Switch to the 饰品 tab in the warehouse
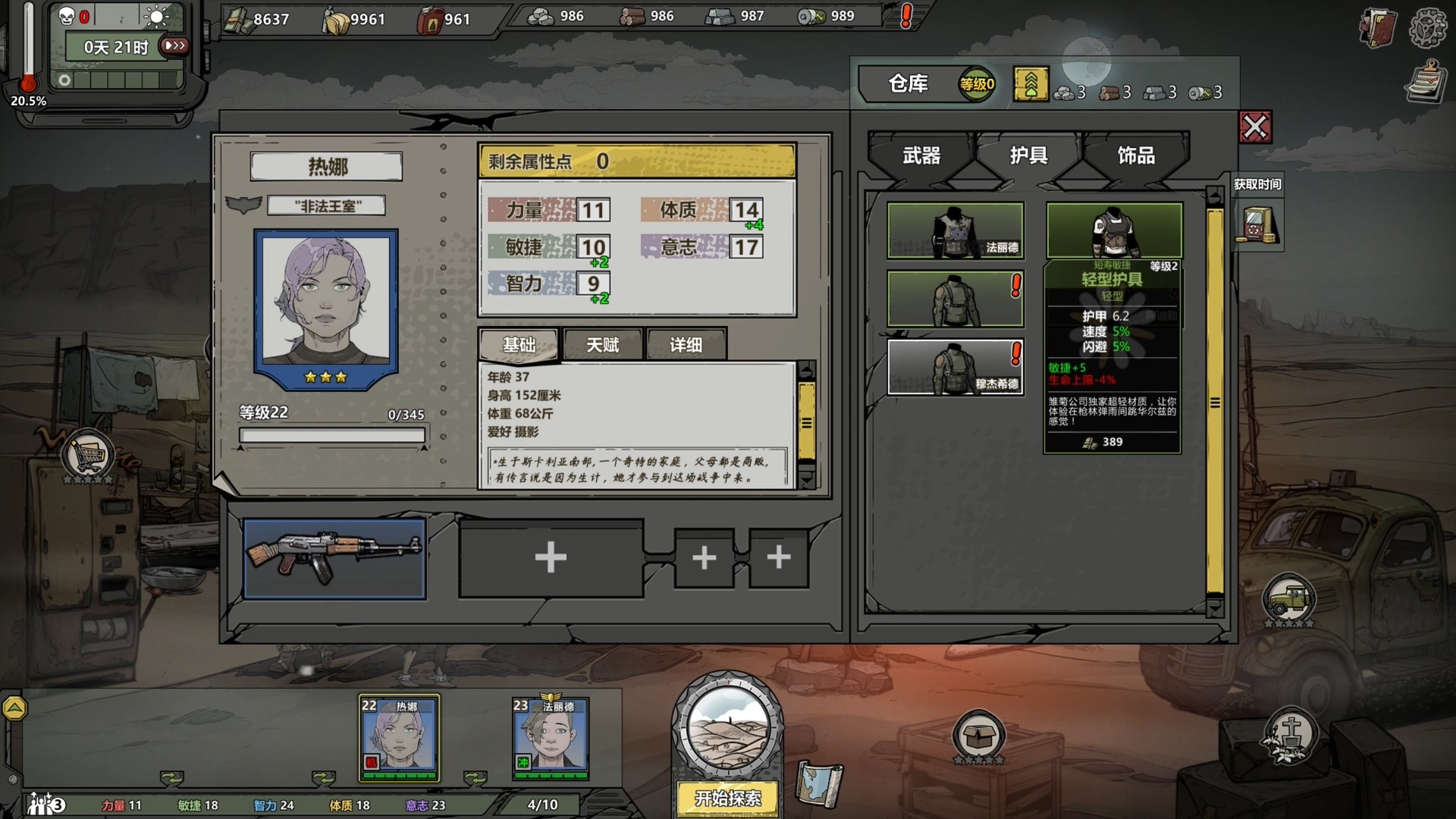The width and height of the screenshot is (1456, 819). click(x=1137, y=155)
